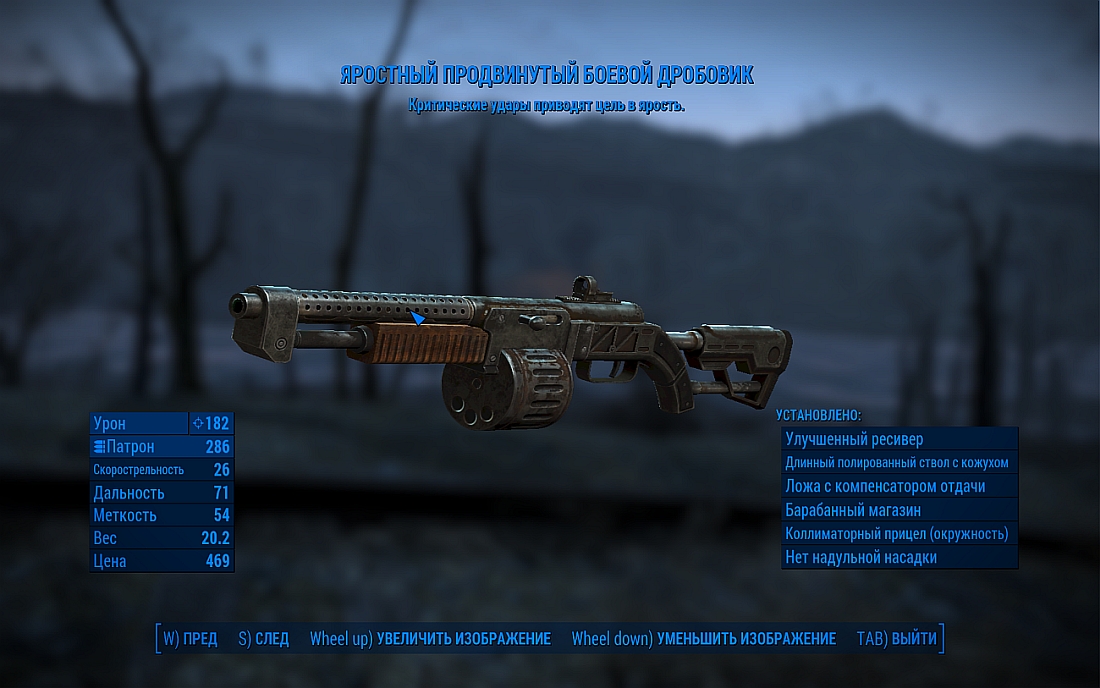1100x688 pixels.
Task: Choose Коллиматорный прицел (окружность) in list
Action: pyautogui.click(x=898, y=534)
